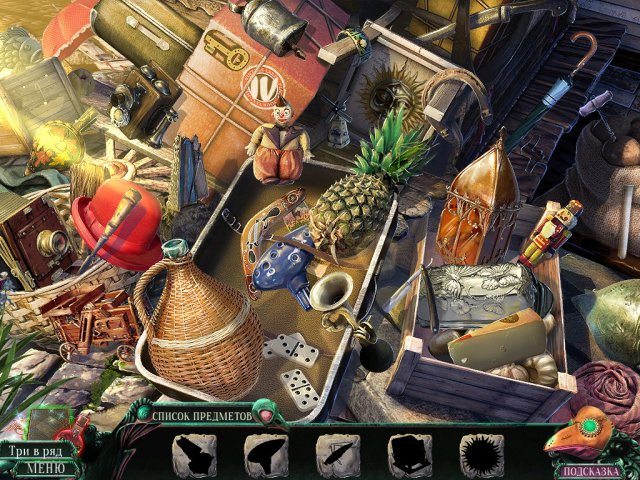The width and height of the screenshot is (640, 480).
Task: Switch to Три в ряд mode
Action: 38,451
